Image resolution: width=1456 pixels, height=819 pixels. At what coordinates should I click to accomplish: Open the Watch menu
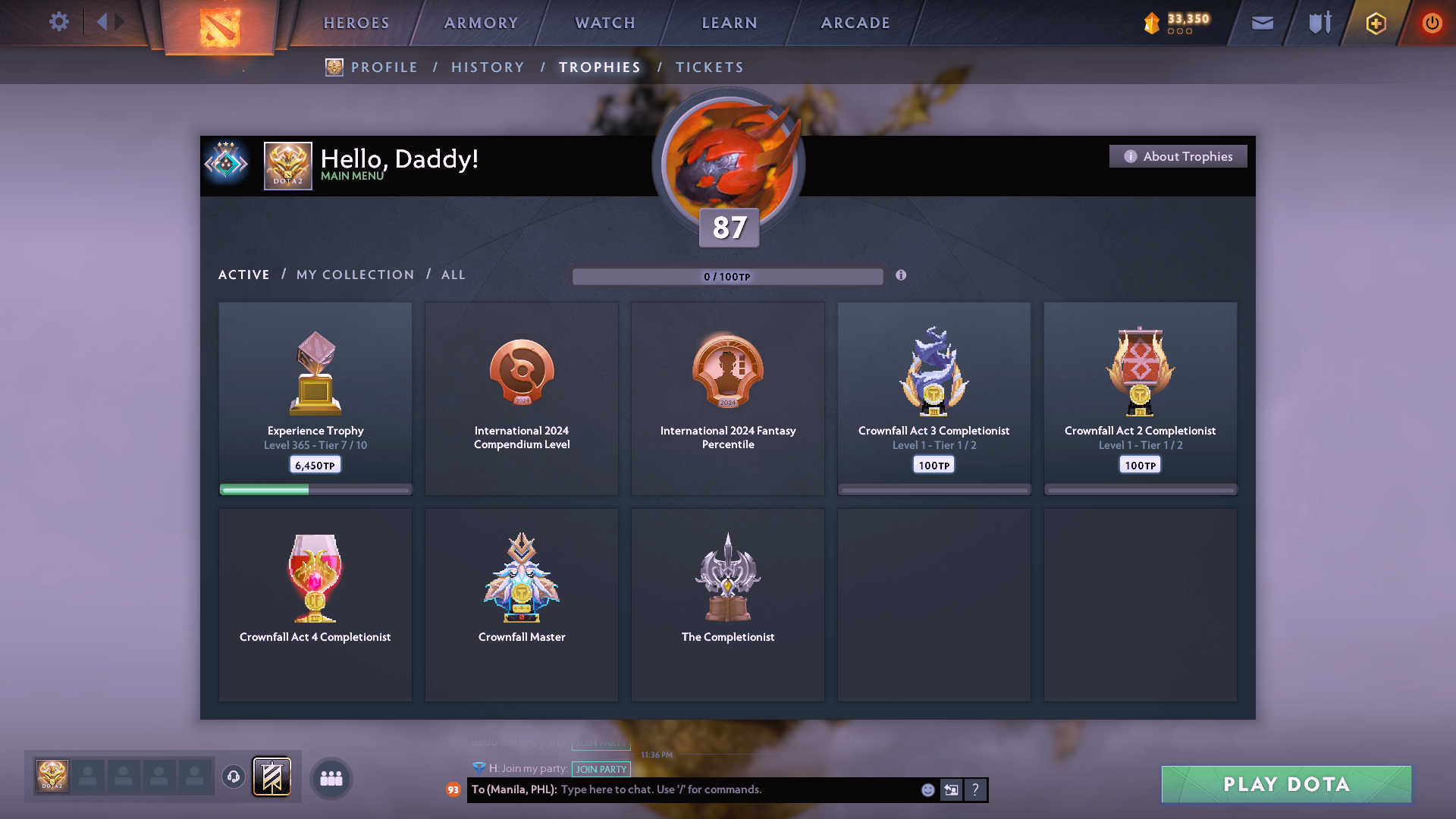604,23
